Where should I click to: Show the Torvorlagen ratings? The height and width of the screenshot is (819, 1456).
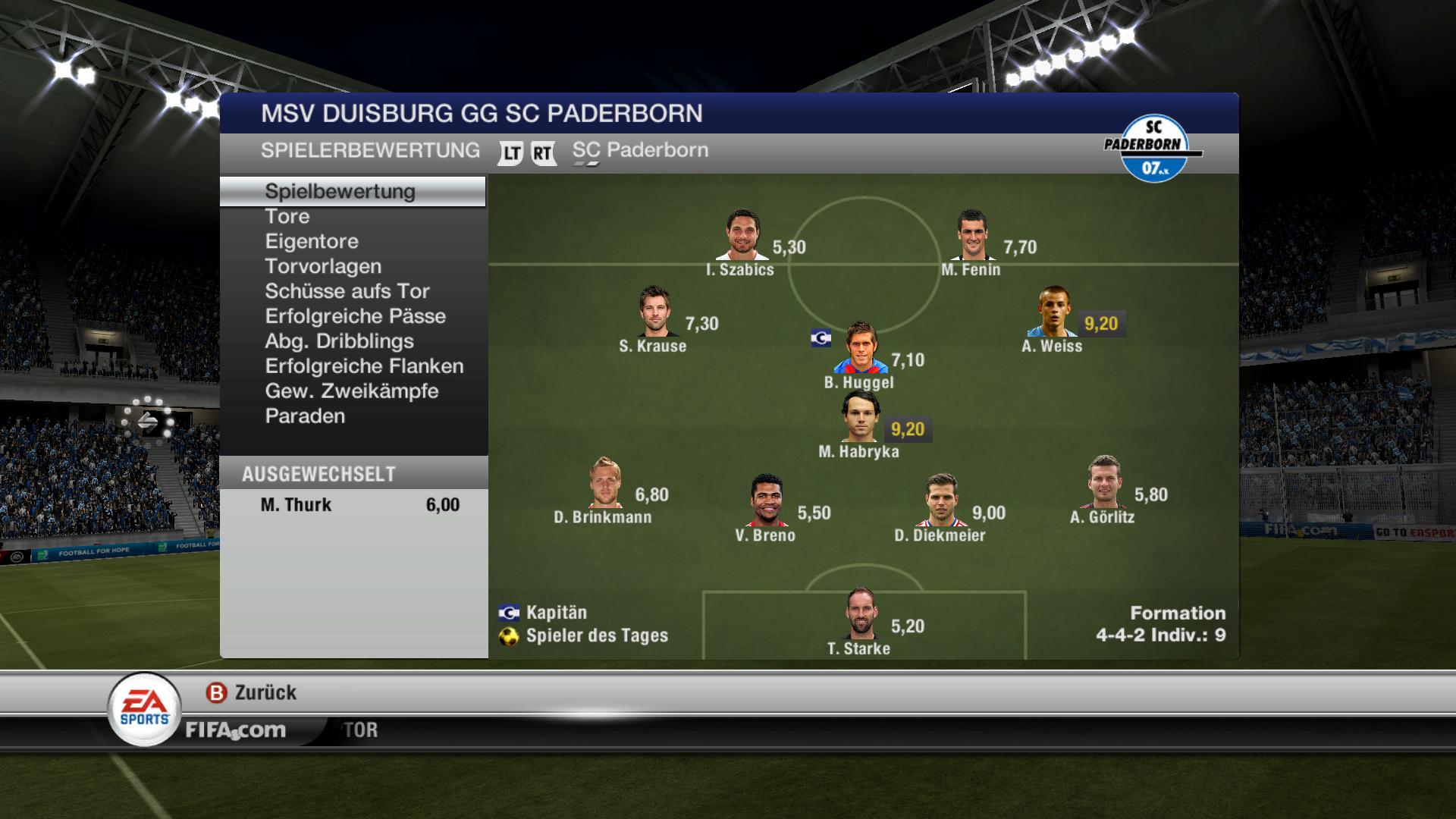pos(323,267)
